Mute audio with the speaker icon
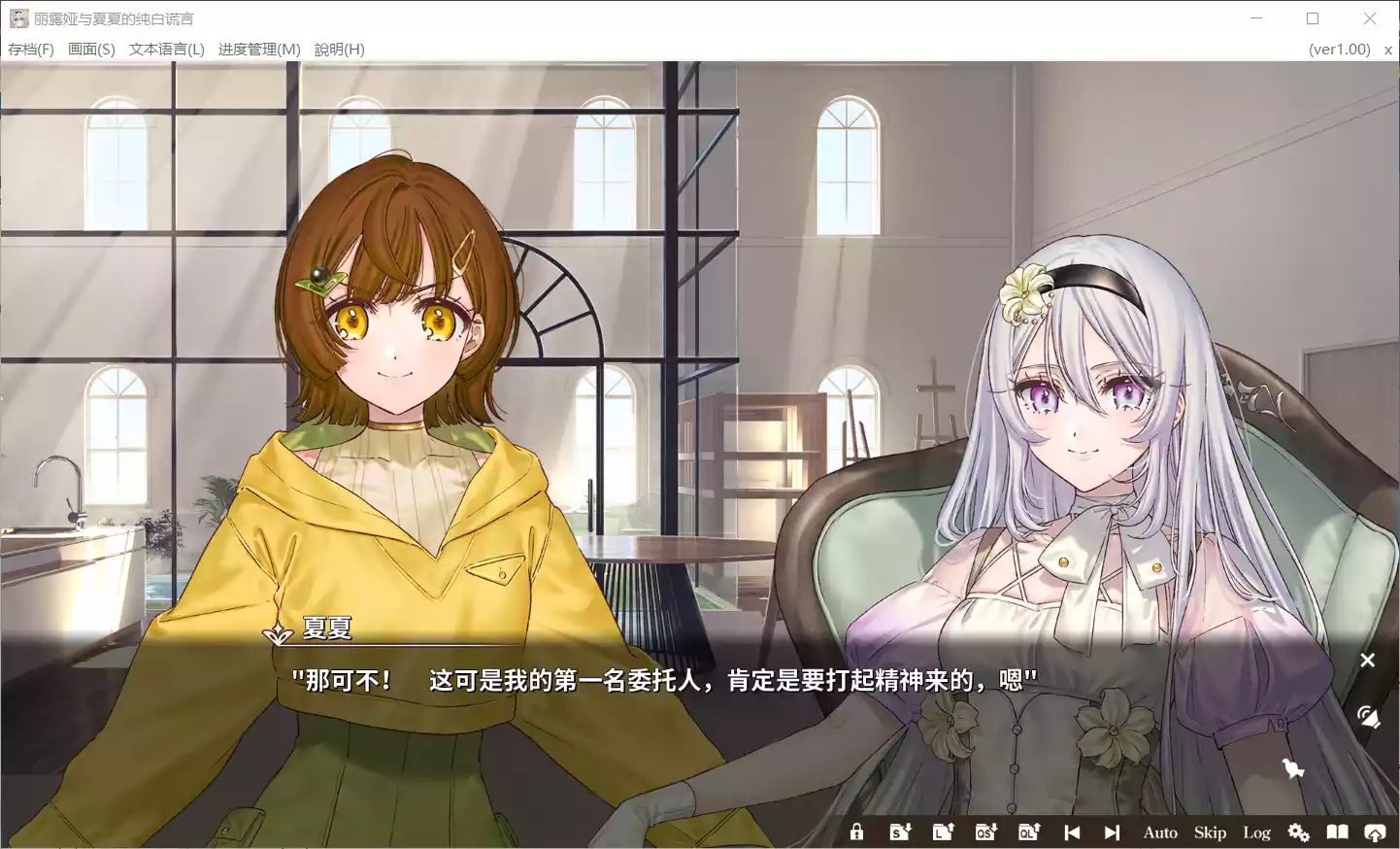 1370,717
